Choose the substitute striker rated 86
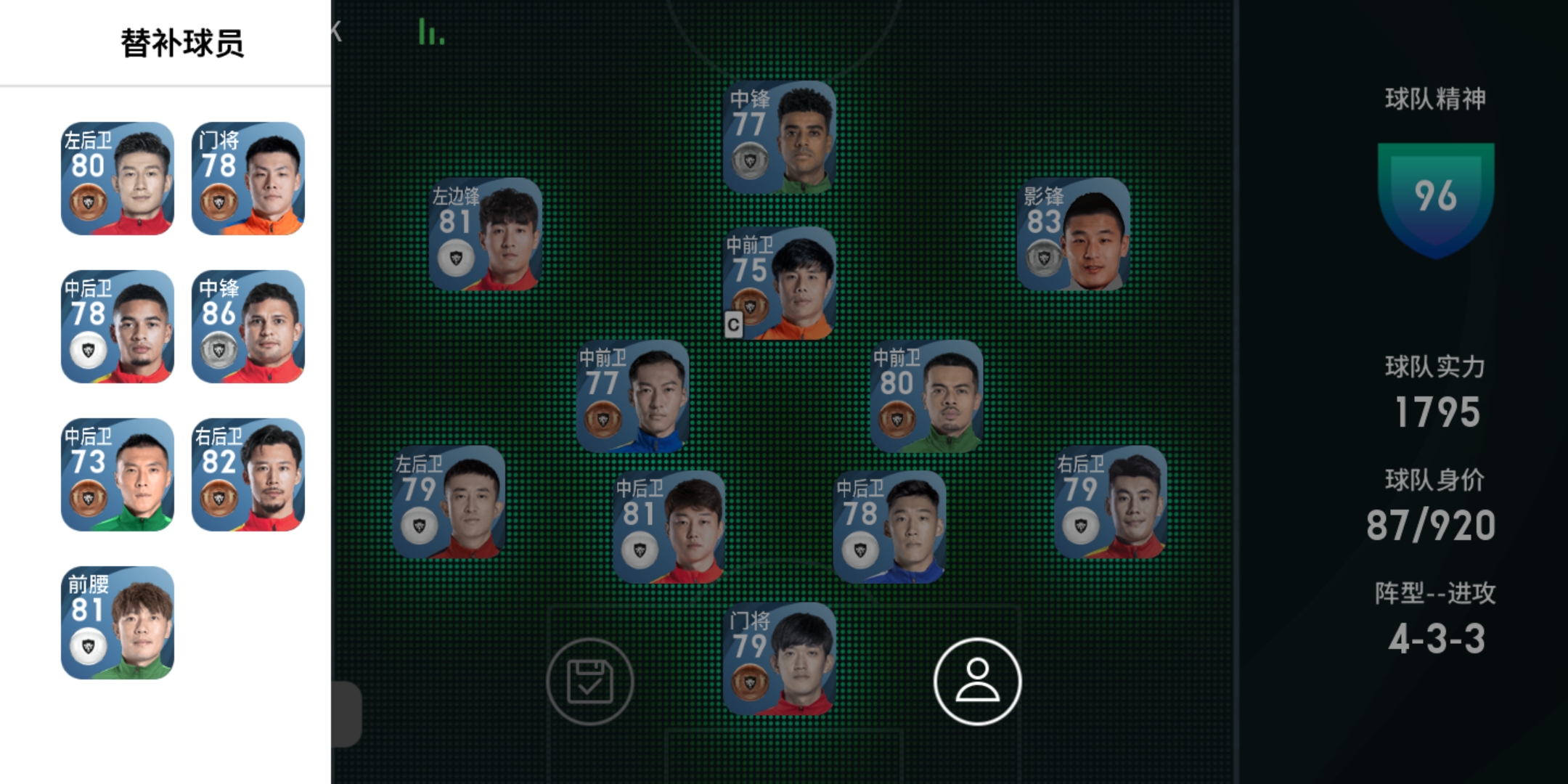The image size is (1568, 784). 248,327
